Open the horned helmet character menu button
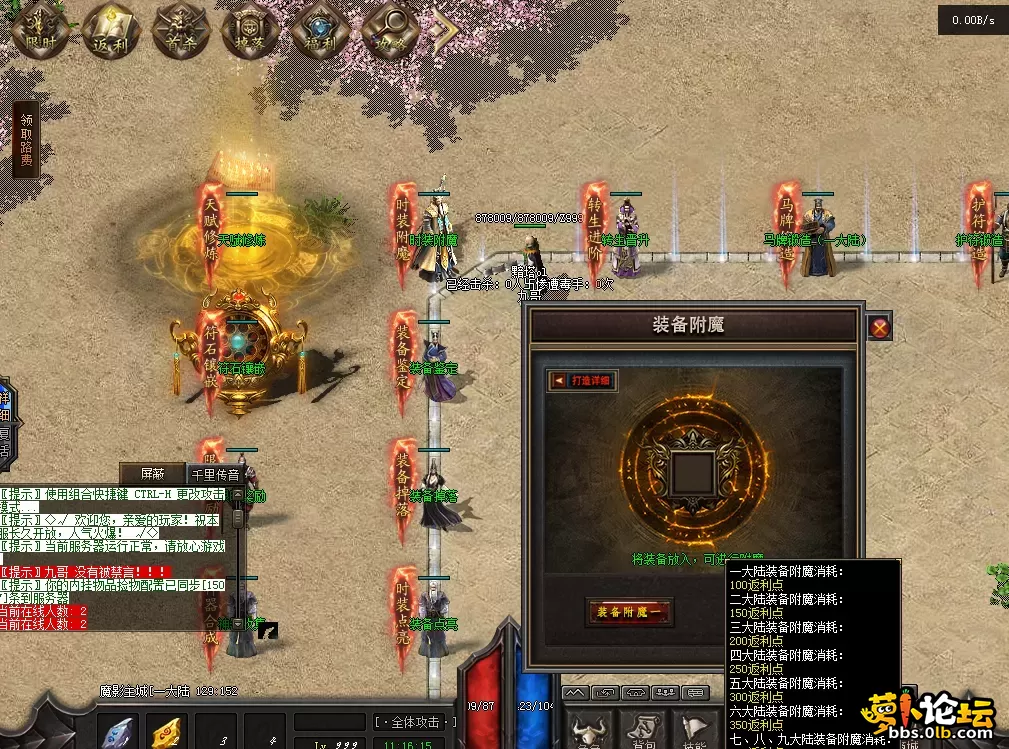Viewport: 1009px width, 749px height. 591,730
